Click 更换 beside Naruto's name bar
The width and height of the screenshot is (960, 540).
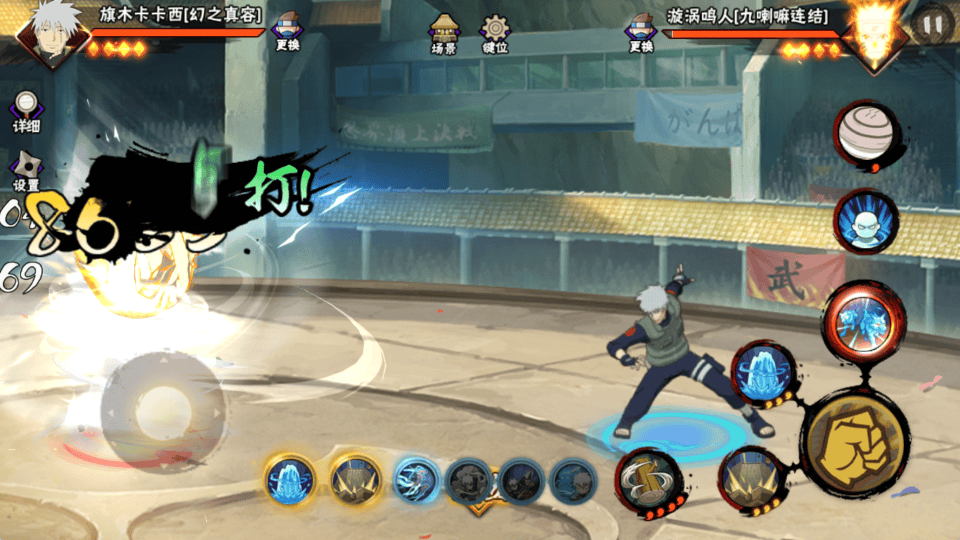click(641, 32)
